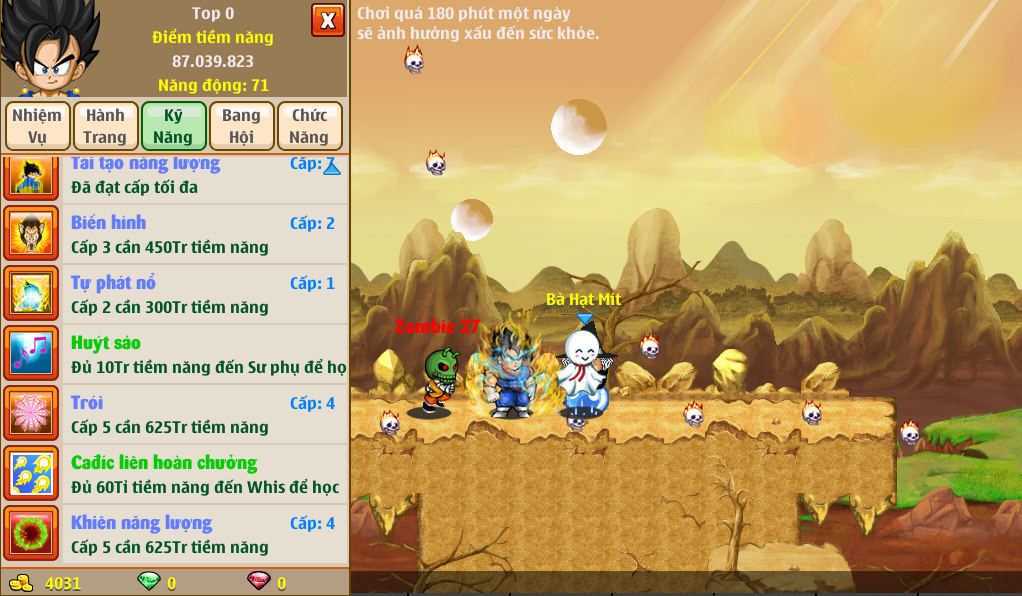Screen dimensions: 1022x596
Task: Pick the Khiên năng lượng skill
Action: click(x=204, y=534)
